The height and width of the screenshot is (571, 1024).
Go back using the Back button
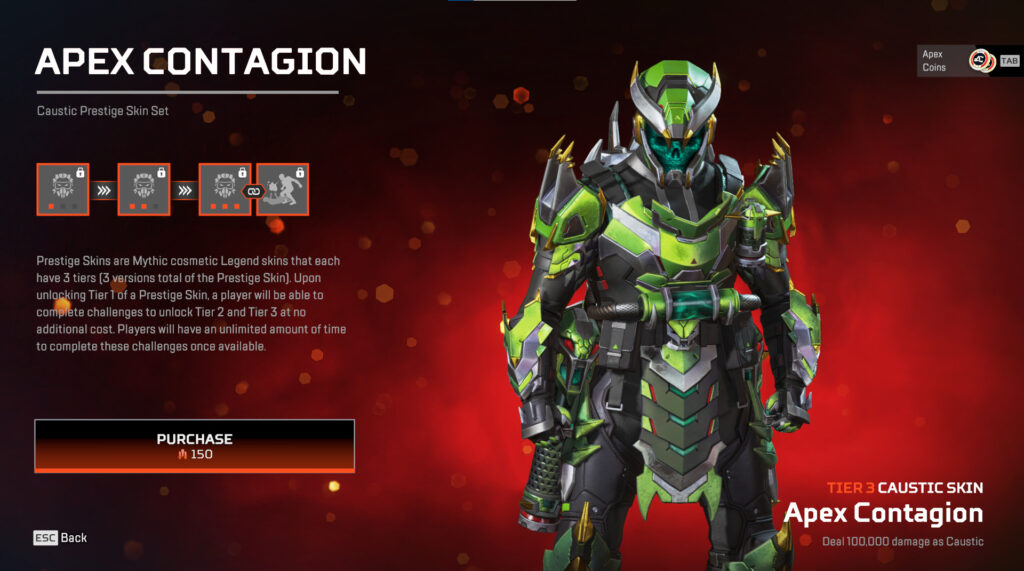click(x=61, y=538)
